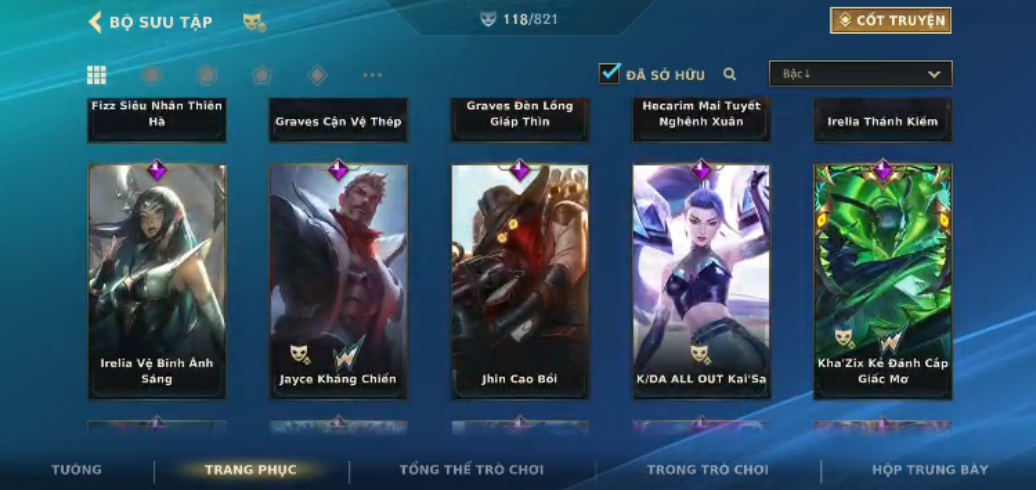Screen dimensions: 1036x490
Task: Switch to the Trang Phục tab
Action: (x=250, y=470)
